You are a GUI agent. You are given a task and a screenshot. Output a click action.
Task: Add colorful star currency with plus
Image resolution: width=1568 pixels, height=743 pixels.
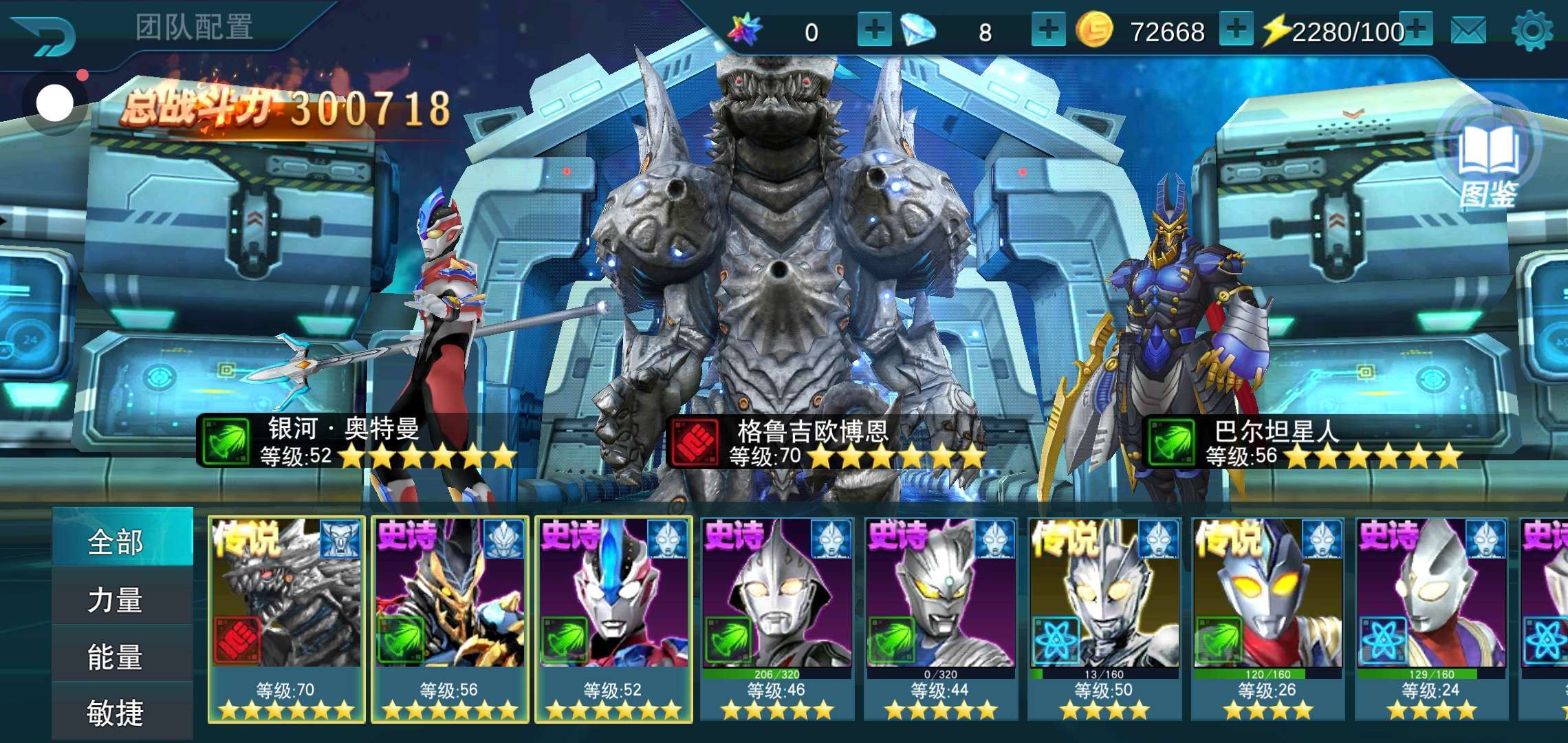click(874, 30)
